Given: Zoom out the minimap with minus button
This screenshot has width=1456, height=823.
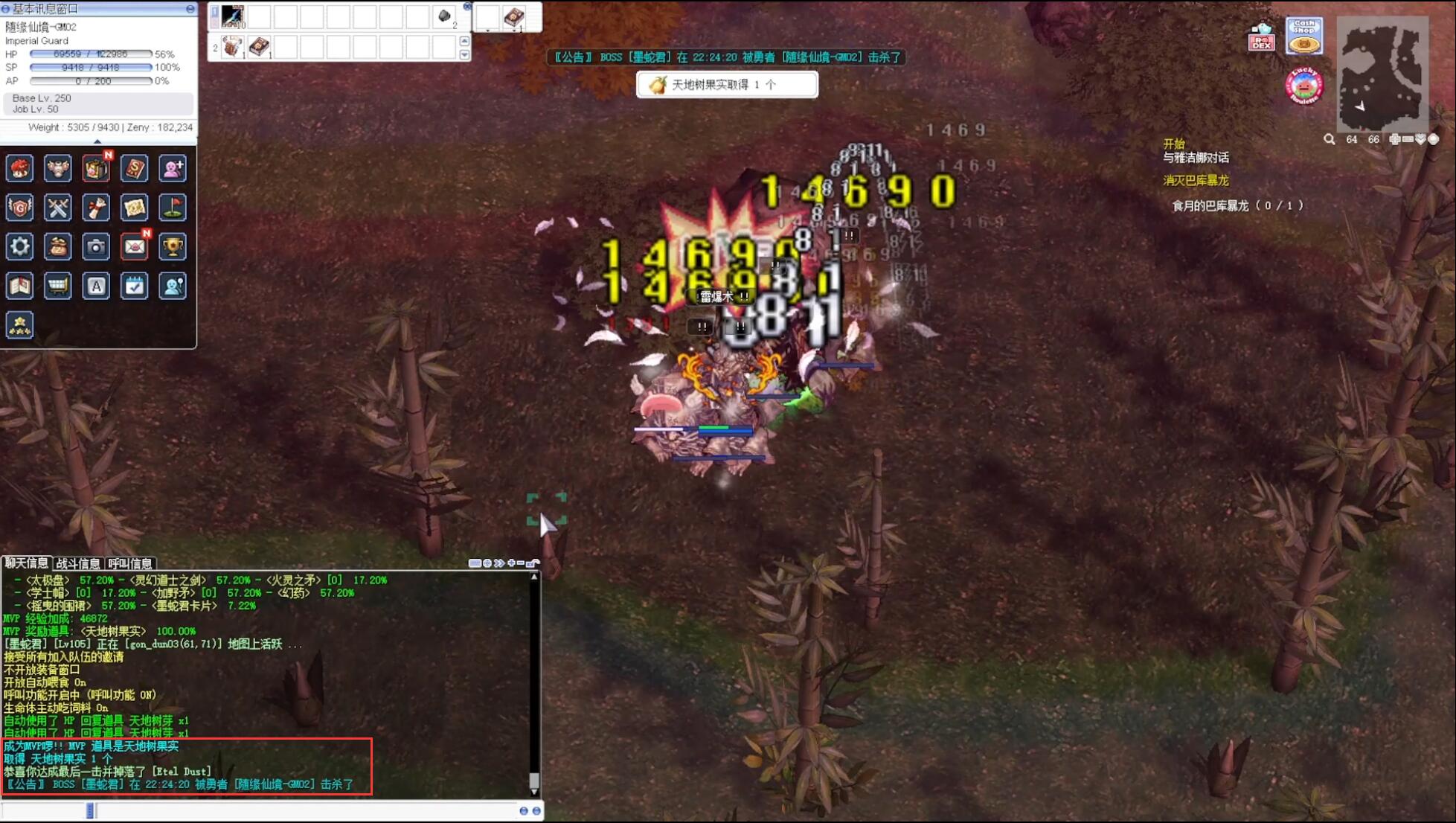Looking at the screenshot, I should 1408,139.
